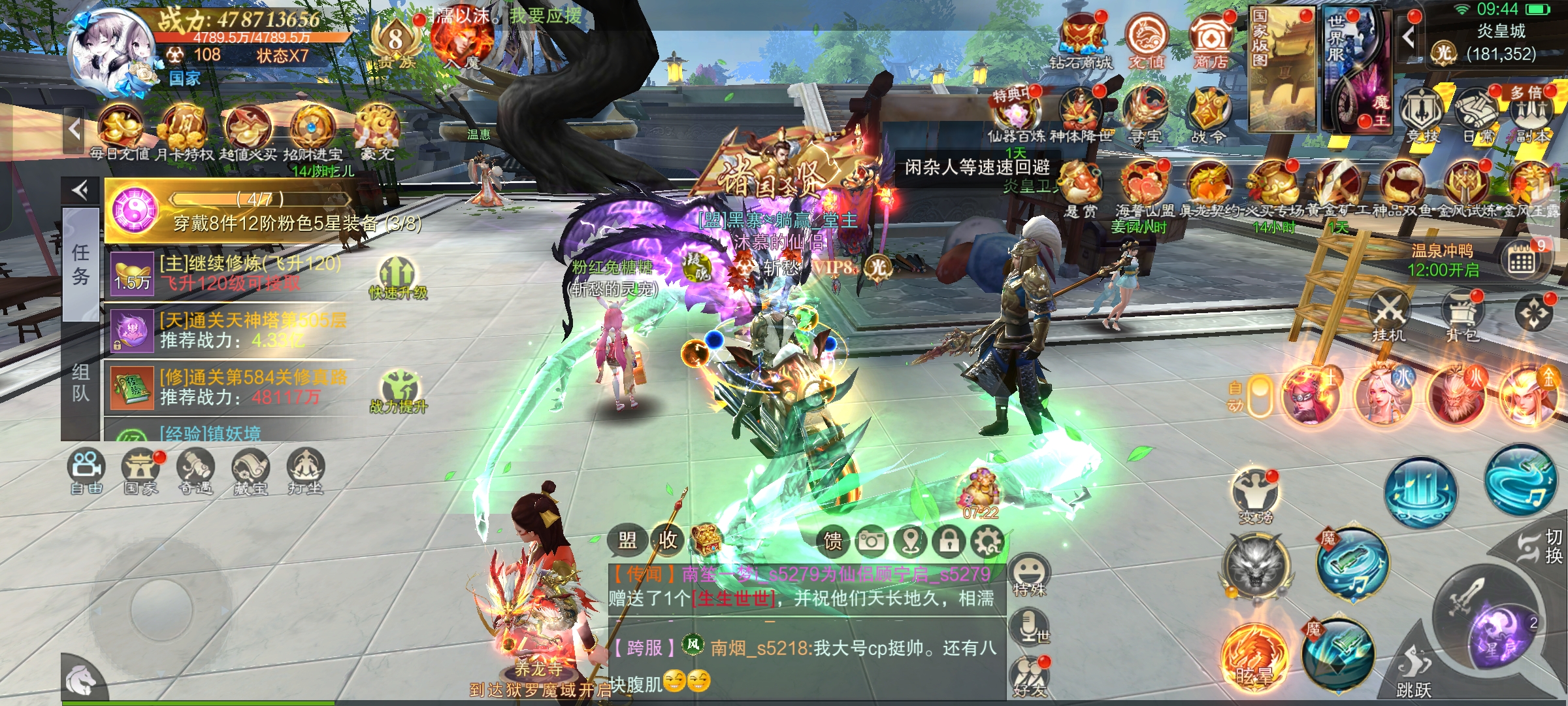Toggle the 自动 auto switch
The height and width of the screenshot is (706, 1568).
(1258, 395)
